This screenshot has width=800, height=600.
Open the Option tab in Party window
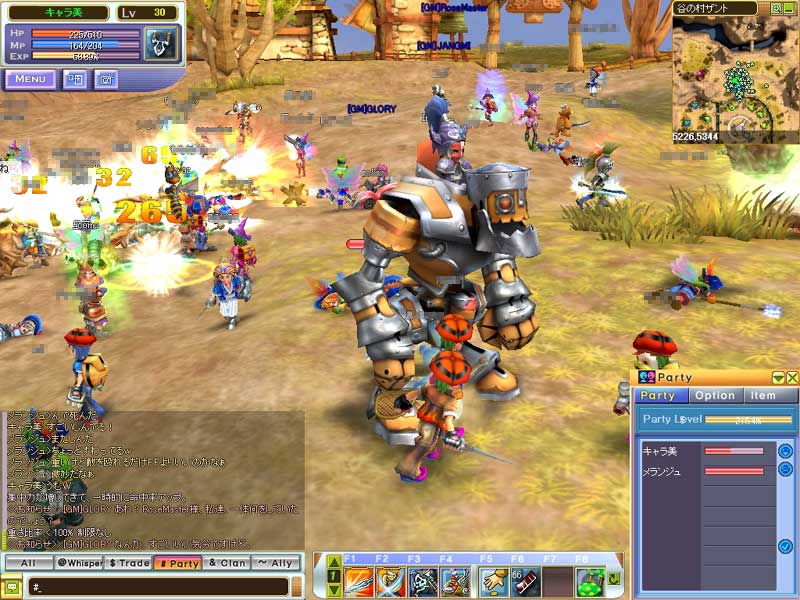pyautogui.click(x=715, y=395)
